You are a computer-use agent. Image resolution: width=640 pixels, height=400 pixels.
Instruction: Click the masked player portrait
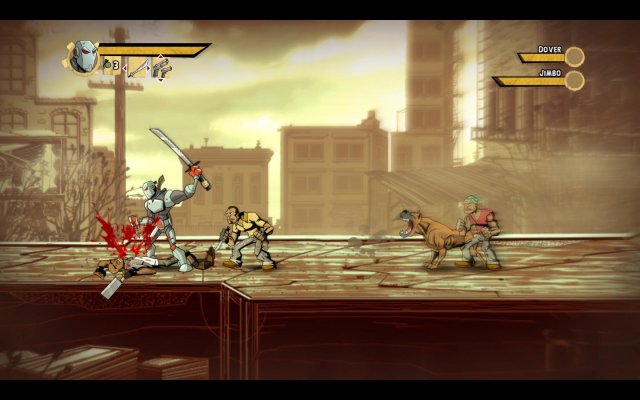point(84,56)
